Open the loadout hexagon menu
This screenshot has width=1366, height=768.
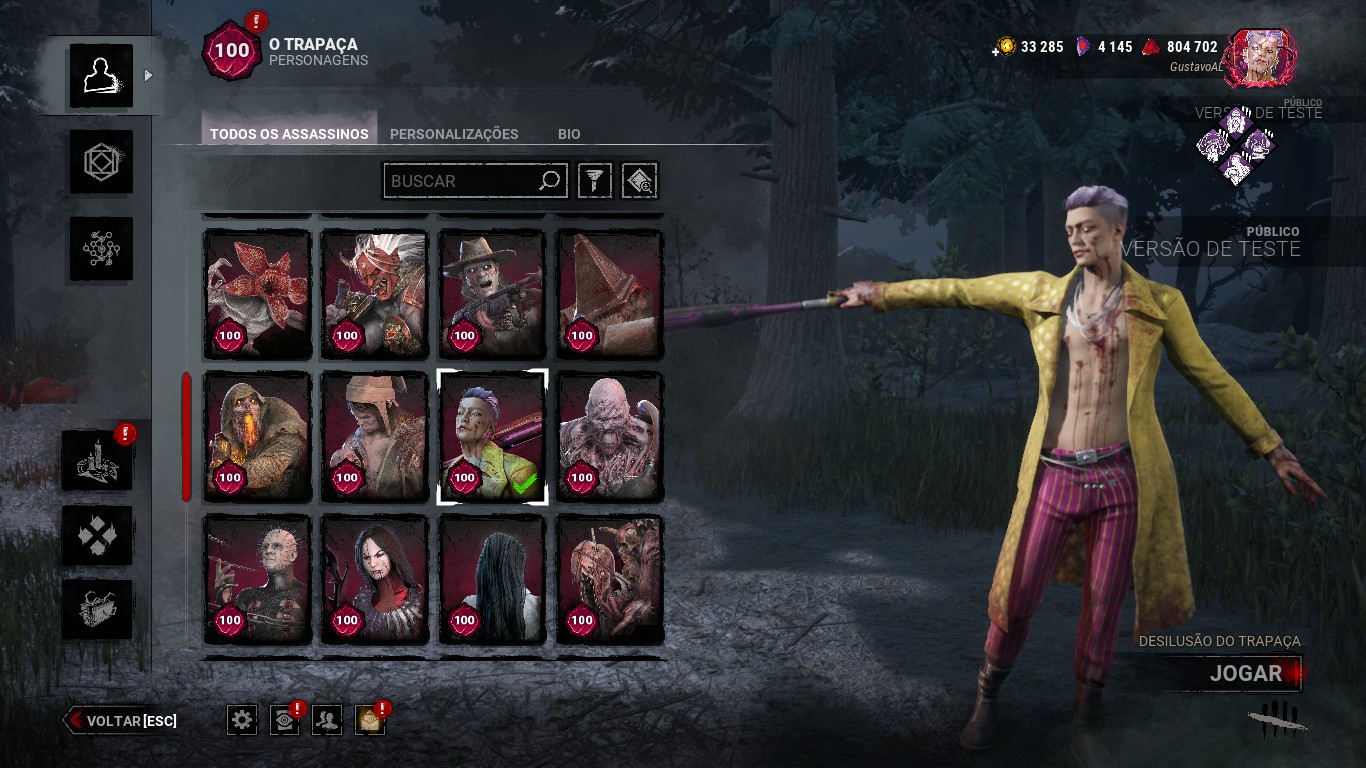(x=101, y=161)
